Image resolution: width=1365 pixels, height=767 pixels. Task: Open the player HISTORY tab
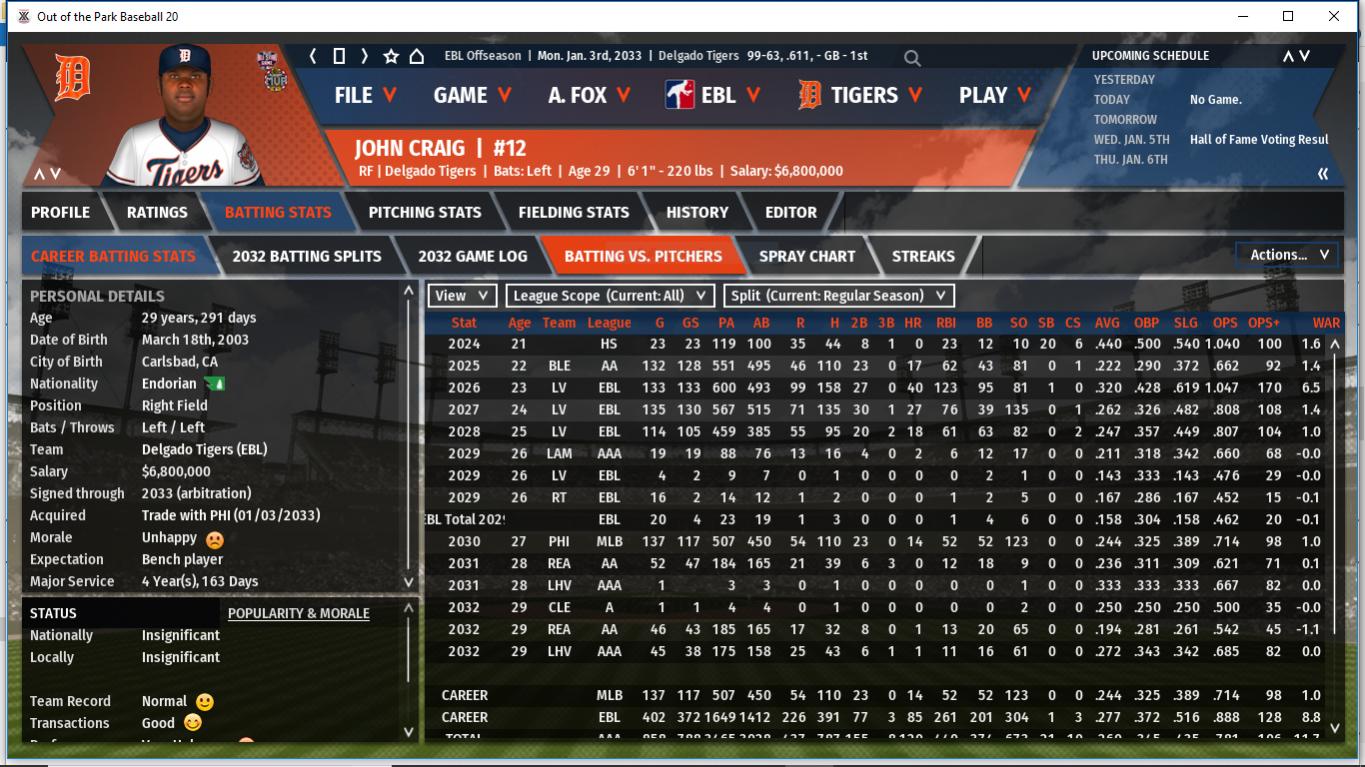coord(697,212)
